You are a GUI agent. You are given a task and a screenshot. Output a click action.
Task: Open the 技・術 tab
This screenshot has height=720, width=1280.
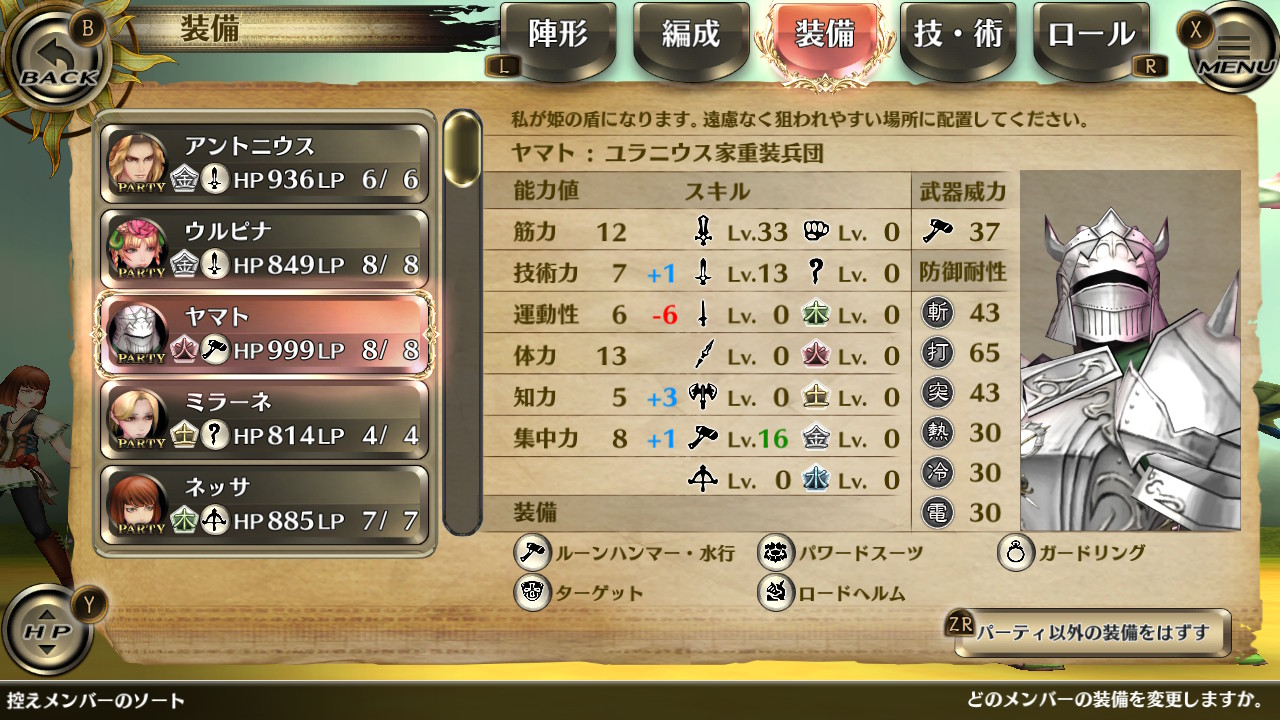(x=957, y=37)
